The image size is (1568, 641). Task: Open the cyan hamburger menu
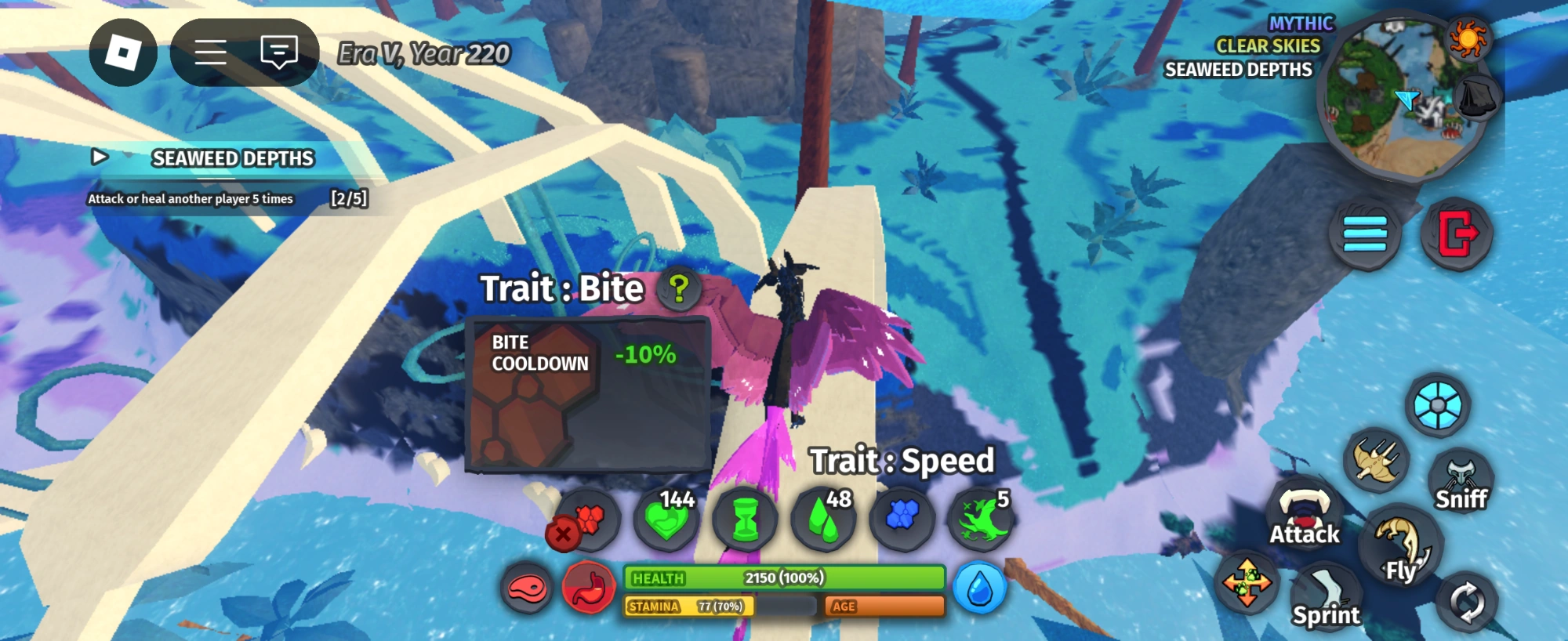[1364, 230]
